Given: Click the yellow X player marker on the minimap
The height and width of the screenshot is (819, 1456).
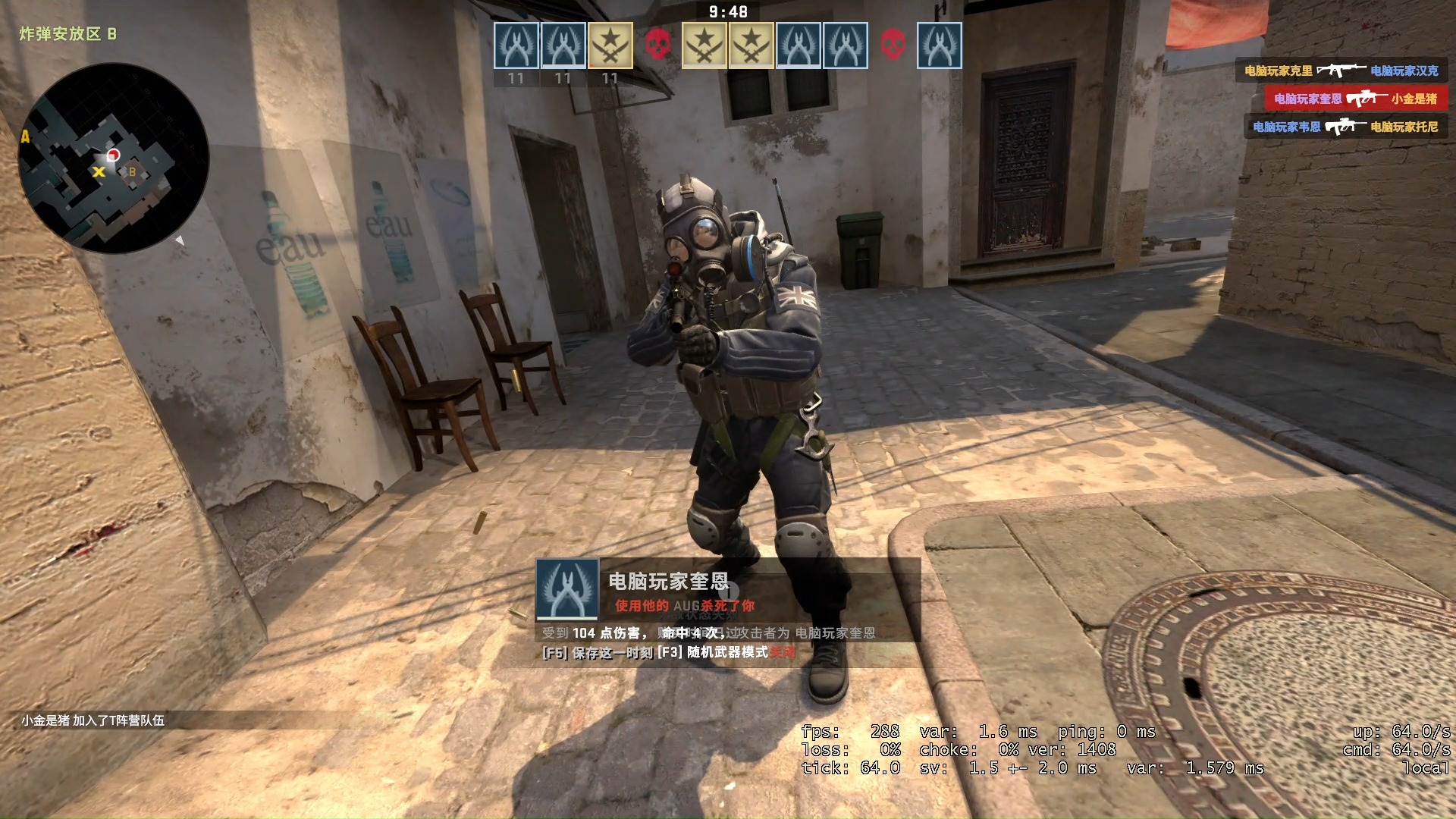Looking at the screenshot, I should [99, 172].
